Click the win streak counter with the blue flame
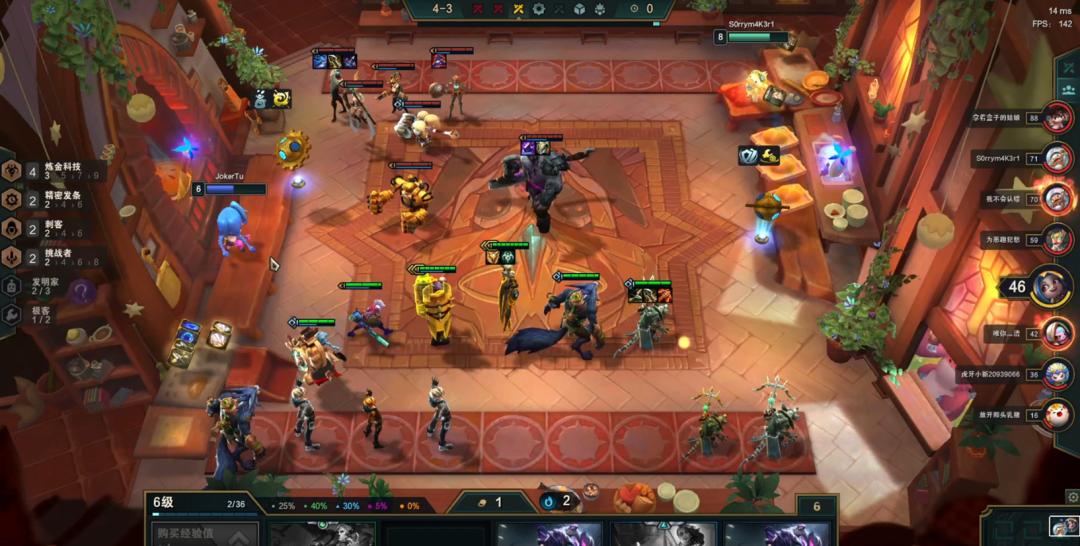 pos(558,501)
